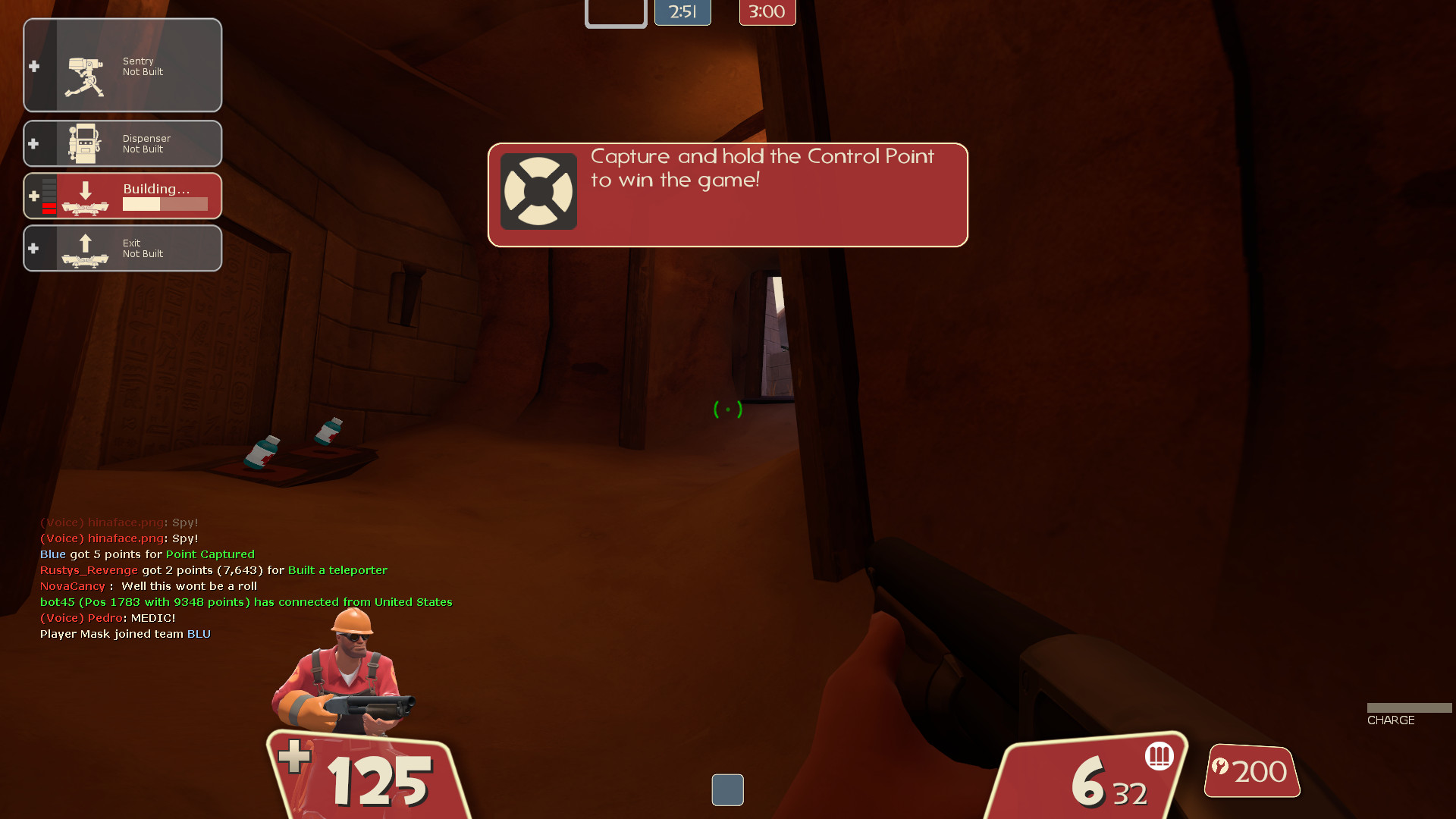The width and height of the screenshot is (1456, 819).
Task: Click the CHARGE meter label
Action: pyautogui.click(x=1391, y=720)
